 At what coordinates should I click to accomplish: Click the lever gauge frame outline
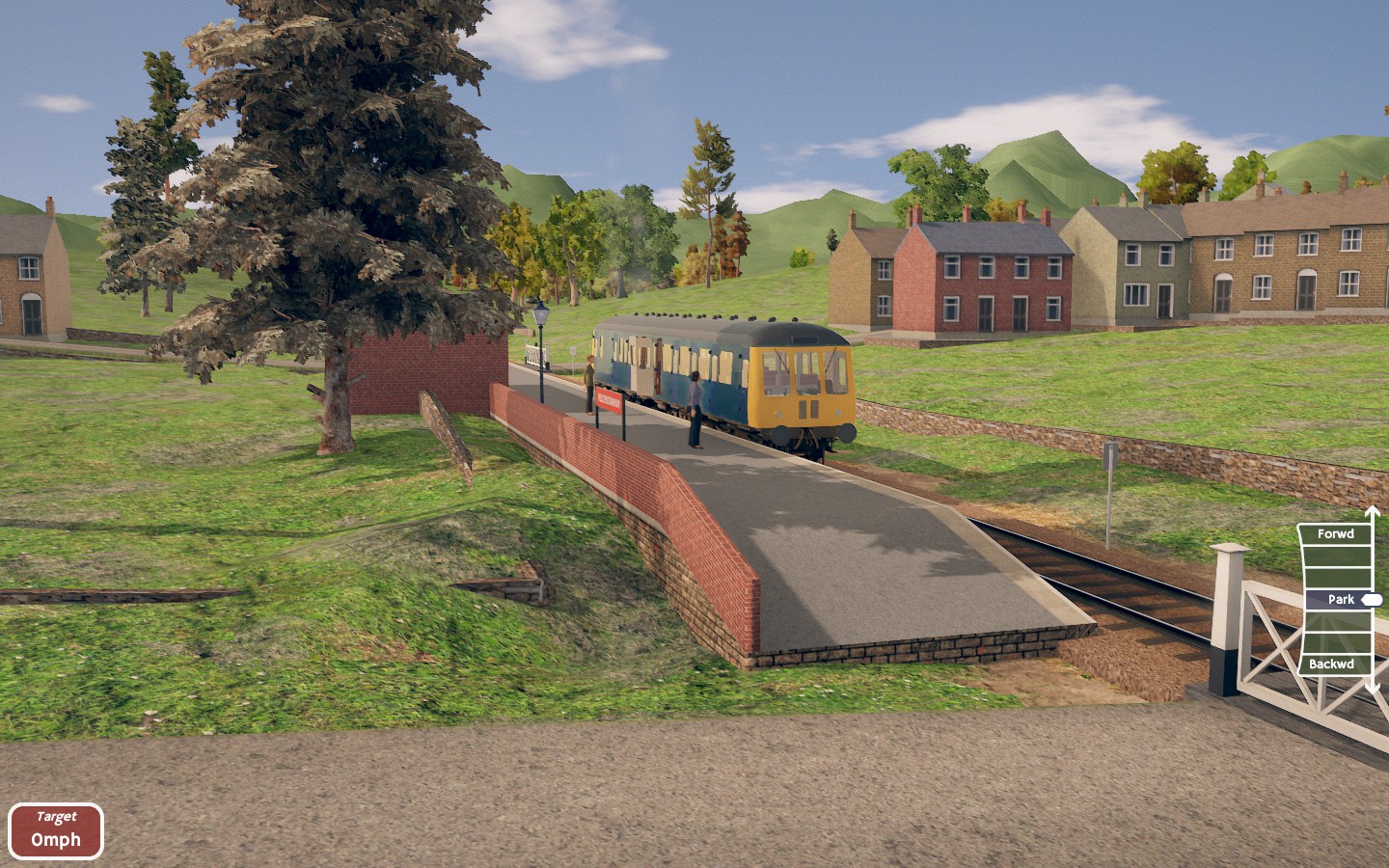point(1304,598)
